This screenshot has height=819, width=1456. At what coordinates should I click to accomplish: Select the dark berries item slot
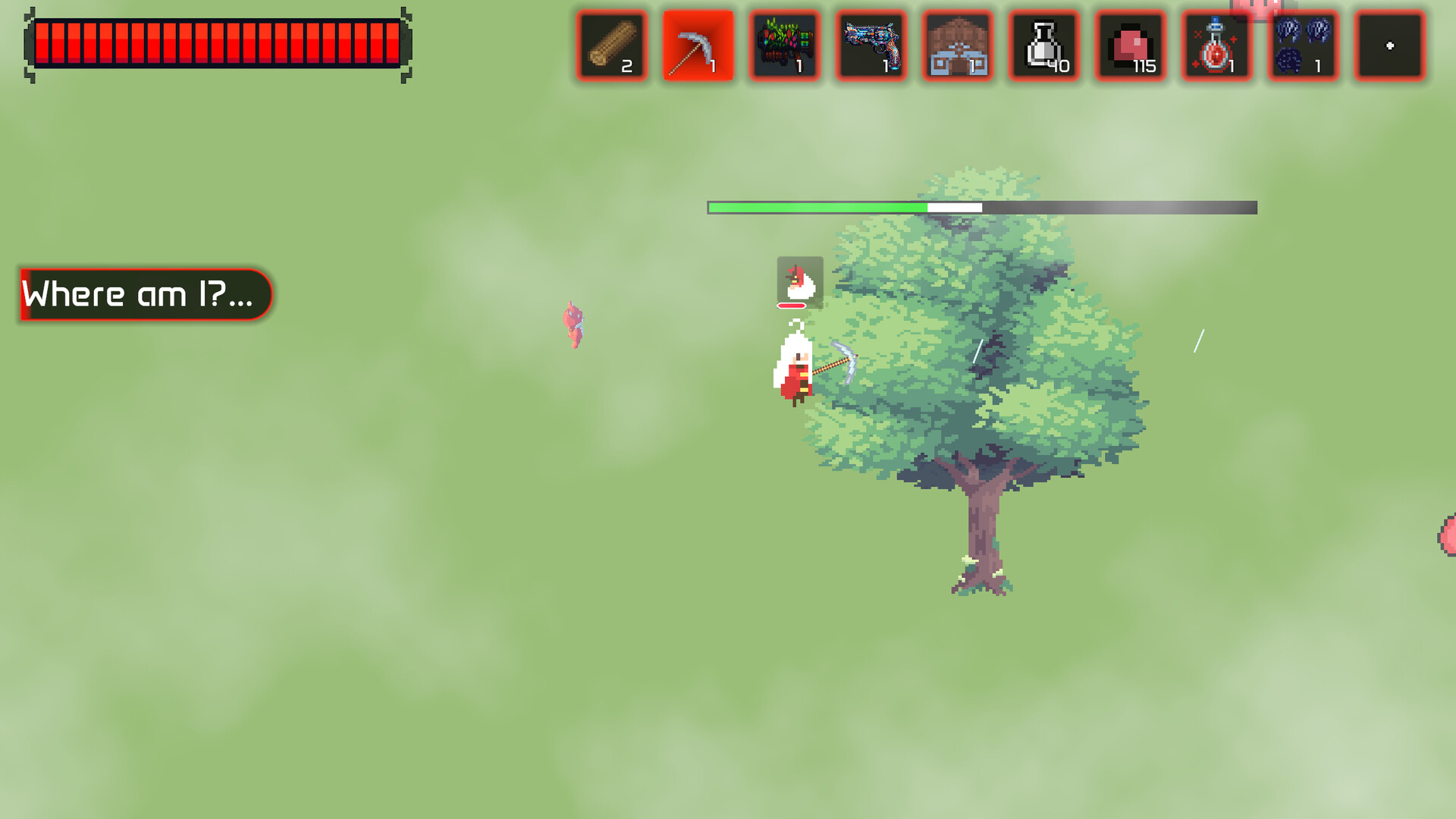(x=1303, y=45)
